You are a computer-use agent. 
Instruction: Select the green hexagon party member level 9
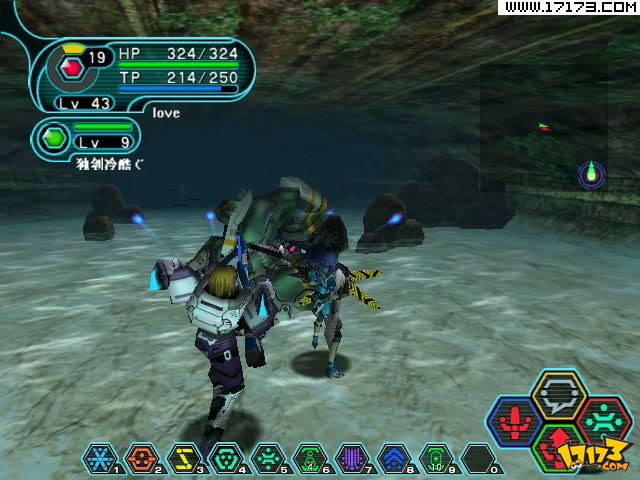coord(55,135)
